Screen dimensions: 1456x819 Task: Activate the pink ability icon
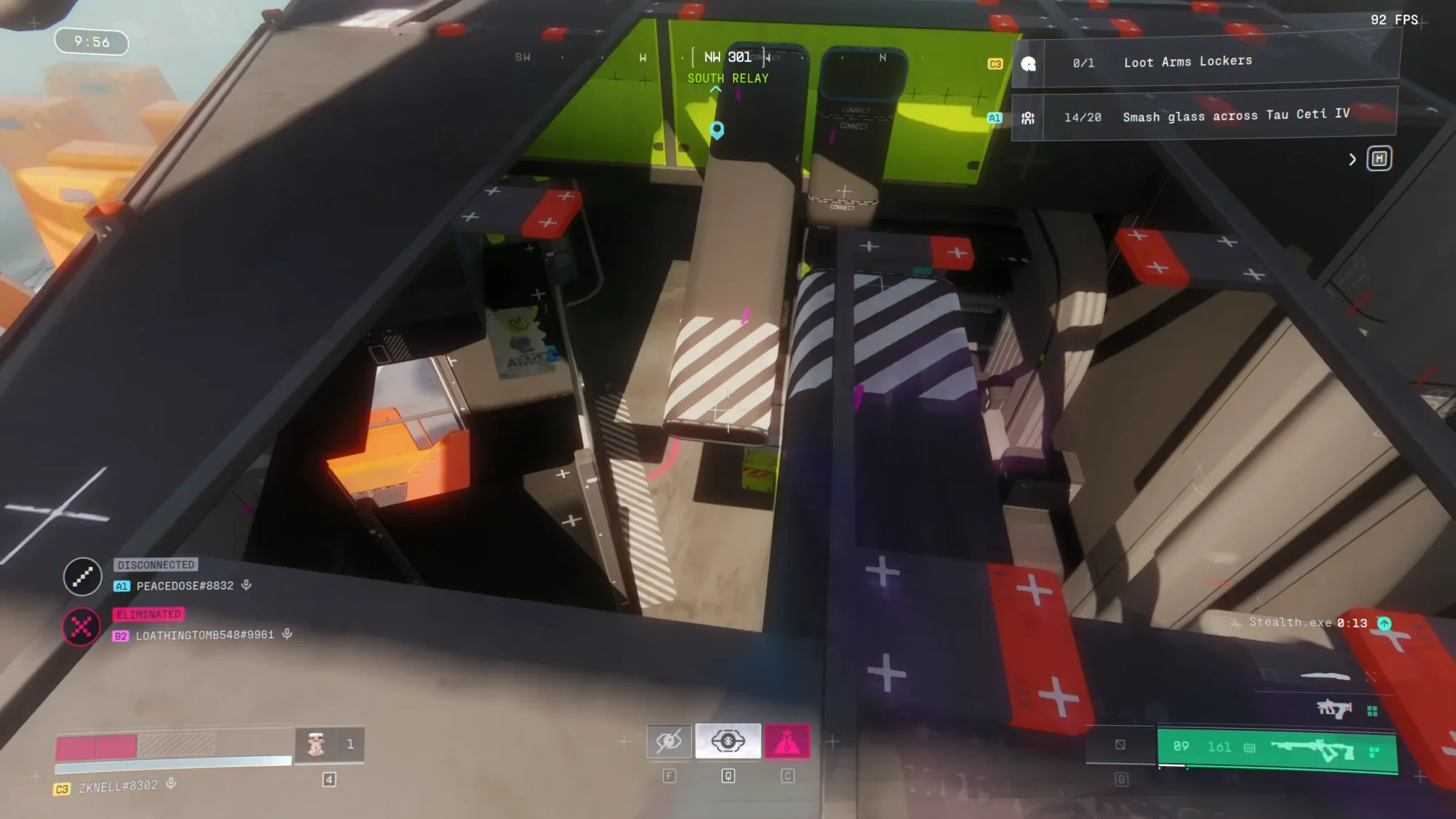click(x=787, y=741)
